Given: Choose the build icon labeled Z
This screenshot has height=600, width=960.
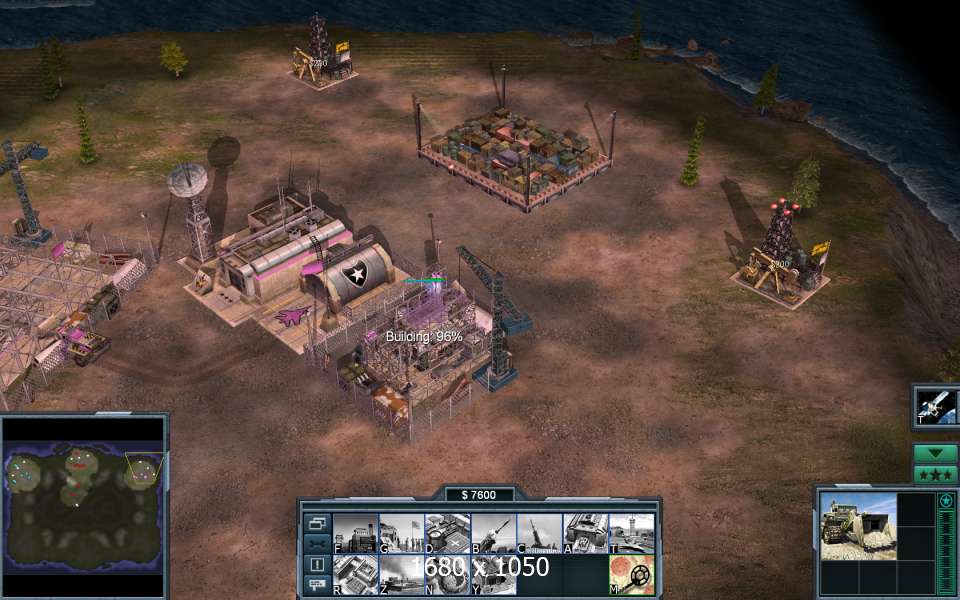Looking at the screenshot, I should (x=401, y=574).
